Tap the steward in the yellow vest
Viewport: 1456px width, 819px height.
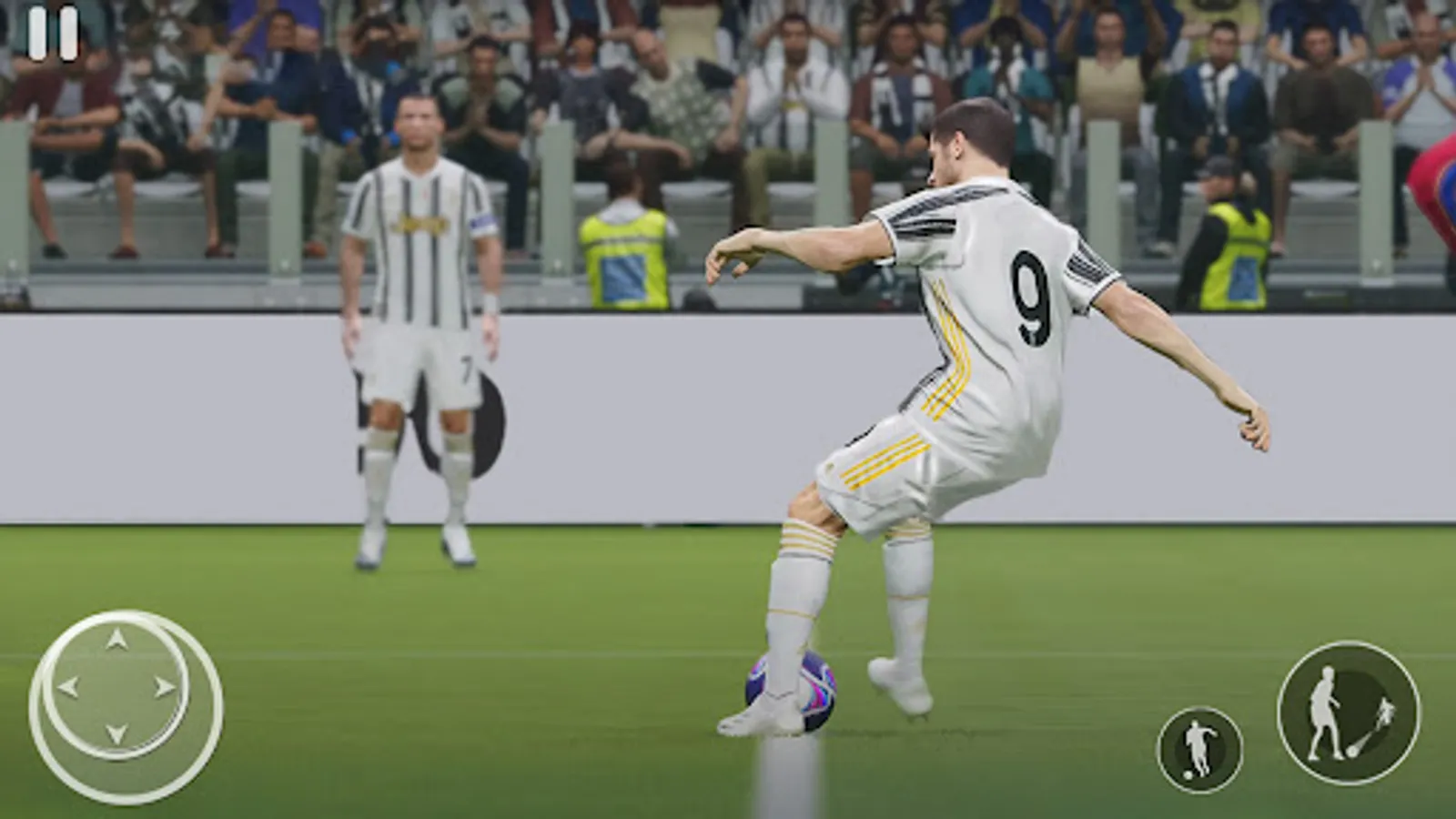pyautogui.click(x=626, y=246)
